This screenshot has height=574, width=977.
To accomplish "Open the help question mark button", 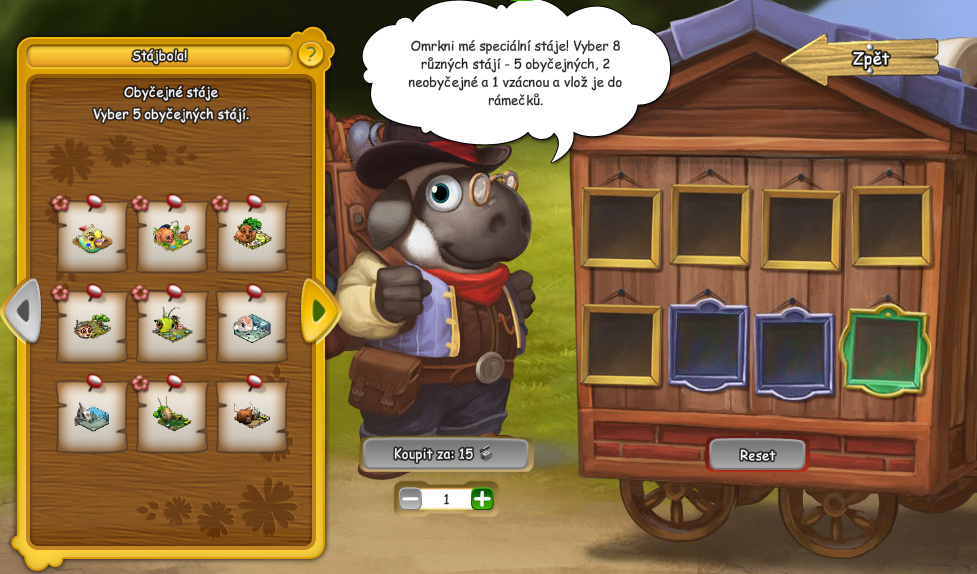I will 310,54.
